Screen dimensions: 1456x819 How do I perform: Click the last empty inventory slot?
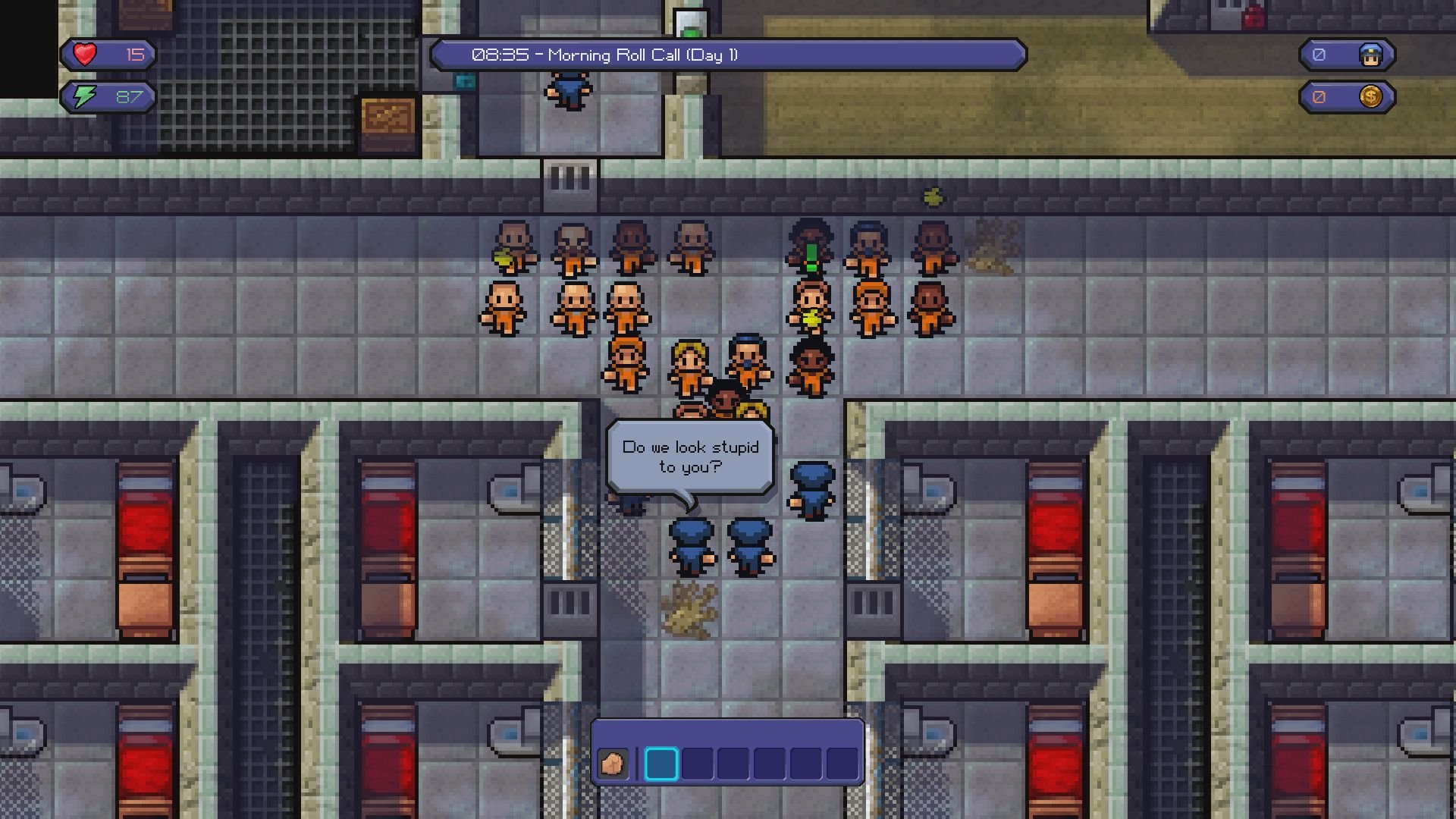(x=840, y=762)
